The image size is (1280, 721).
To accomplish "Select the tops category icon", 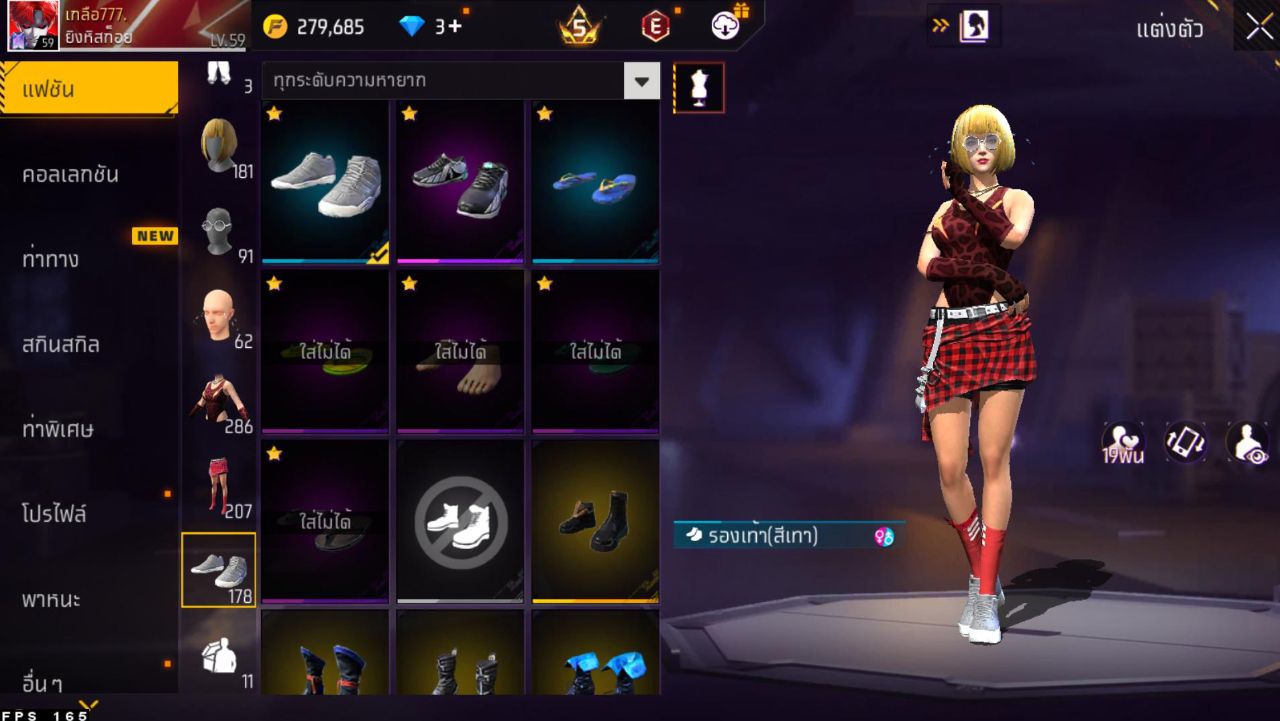I will (x=218, y=395).
